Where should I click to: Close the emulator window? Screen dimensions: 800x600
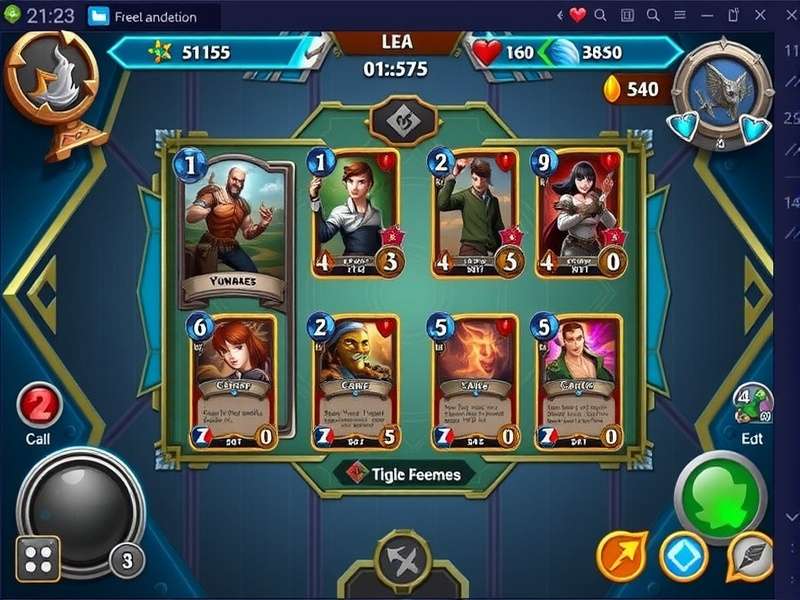[786, 15]
